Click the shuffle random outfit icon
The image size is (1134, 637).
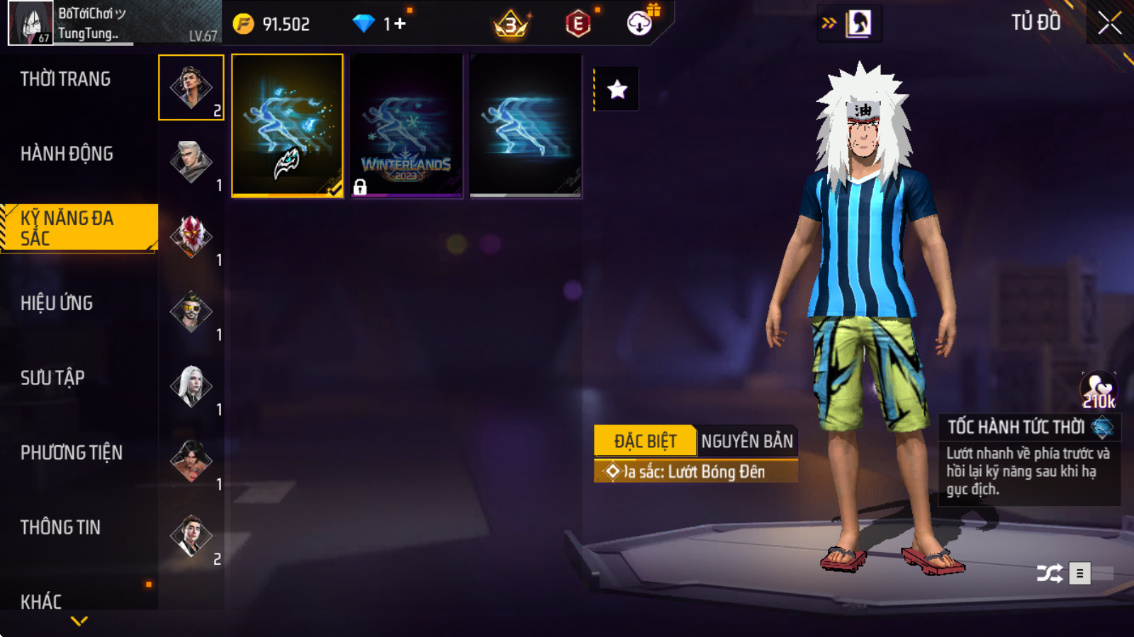click(x=1049, y=573)
